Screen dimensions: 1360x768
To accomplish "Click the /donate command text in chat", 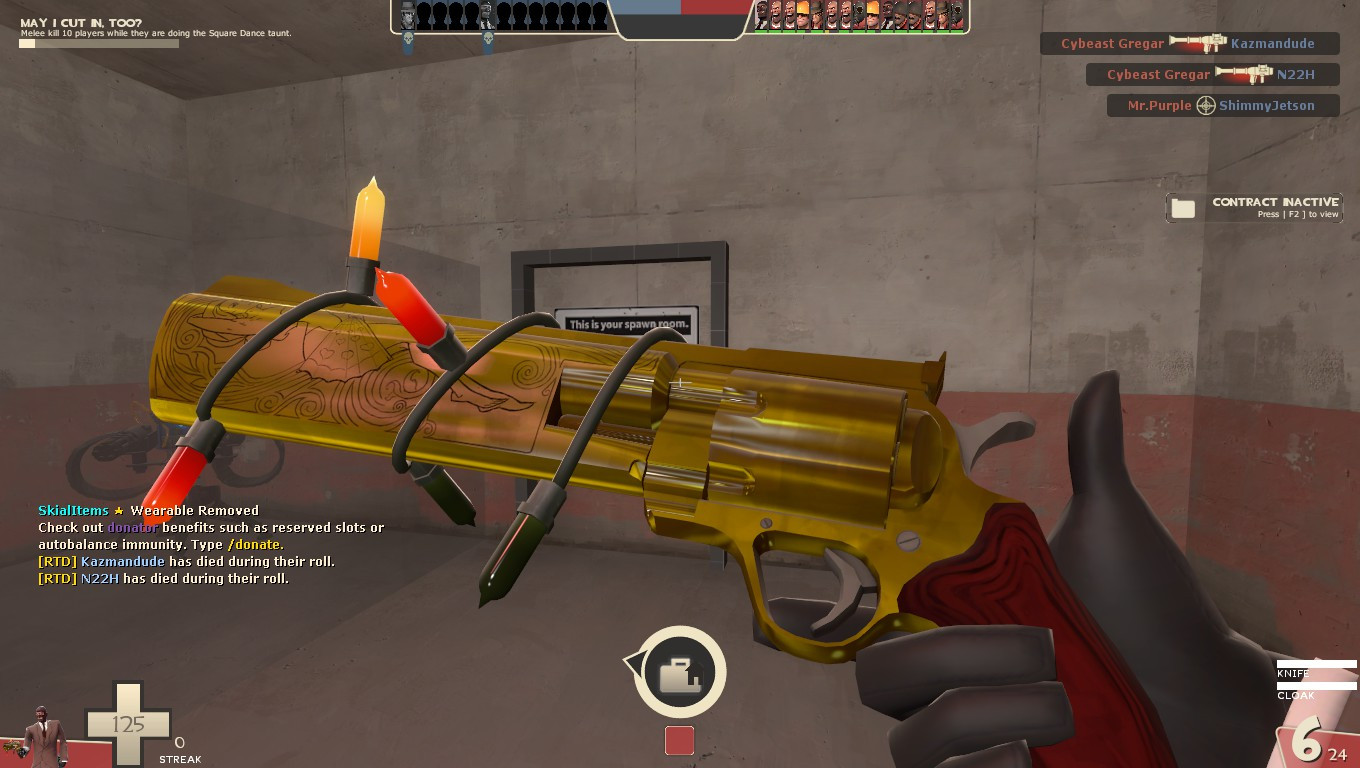I will [254, 544].
